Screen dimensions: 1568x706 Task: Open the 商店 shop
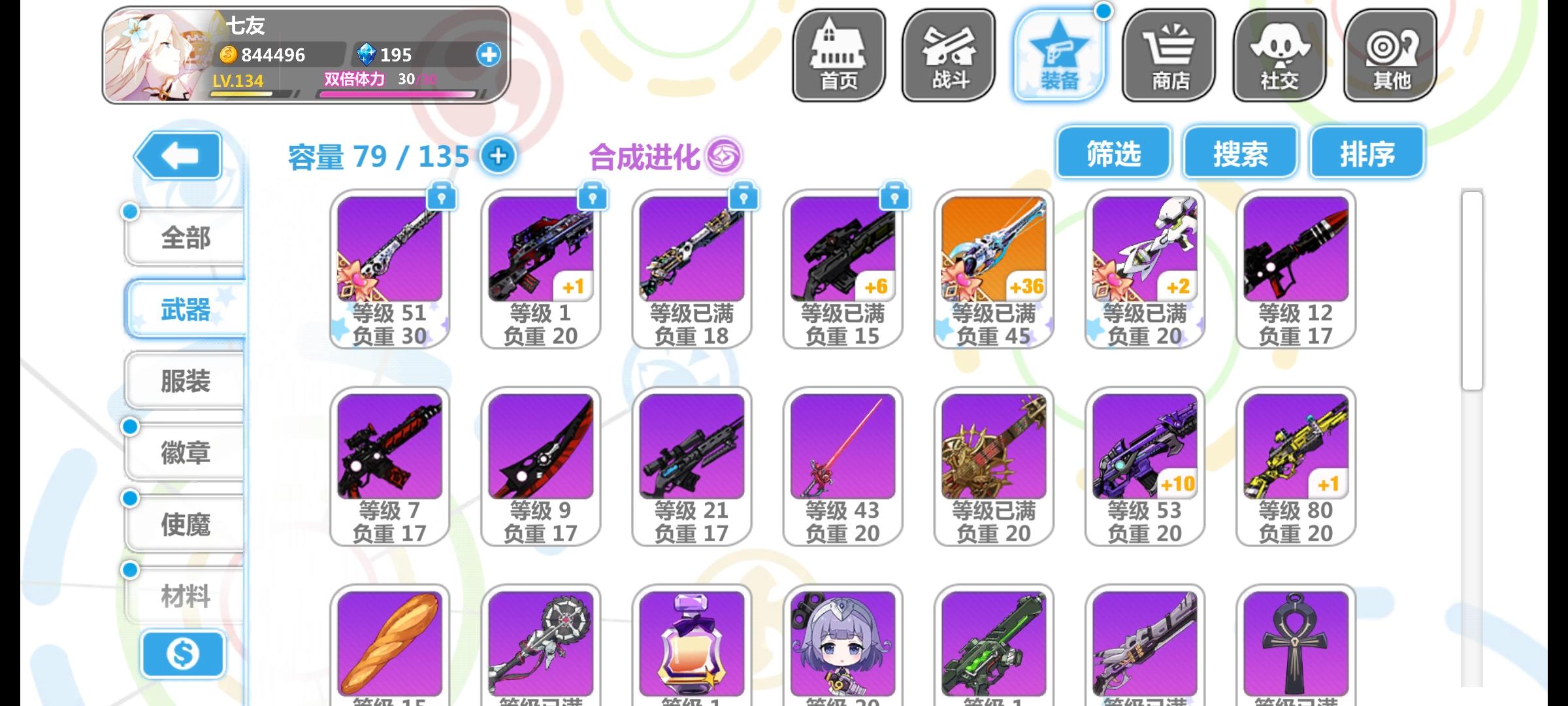click(x=1169, y=56)
